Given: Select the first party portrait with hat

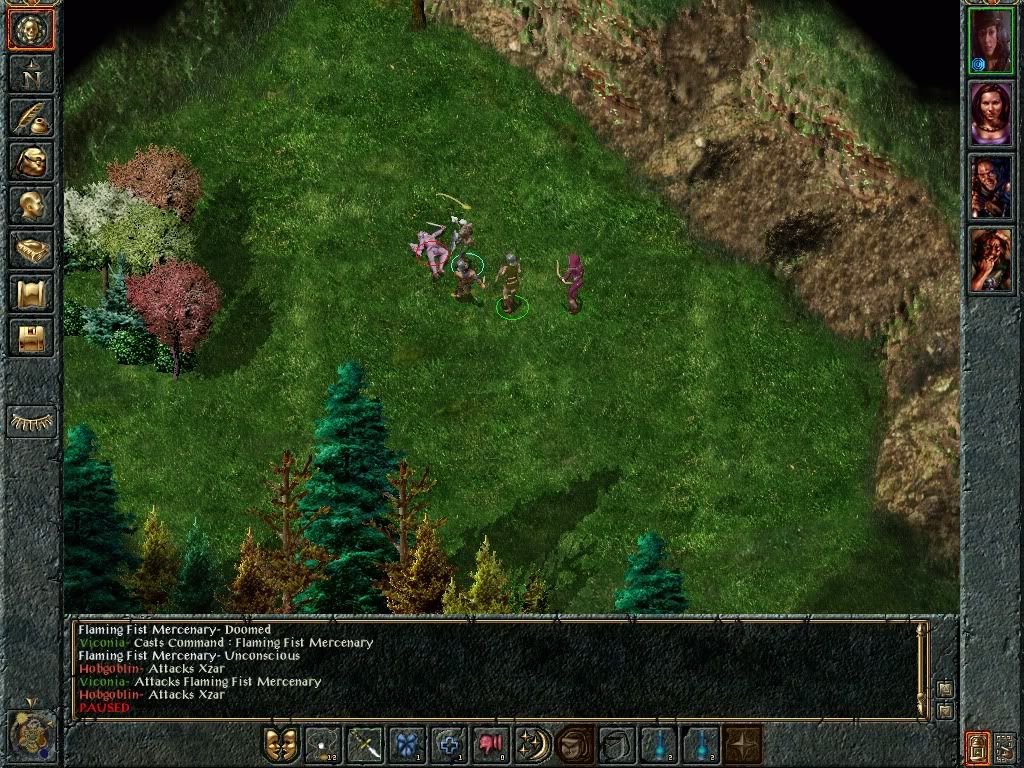Looking at the screenshot, I should [x=990, y=40].
